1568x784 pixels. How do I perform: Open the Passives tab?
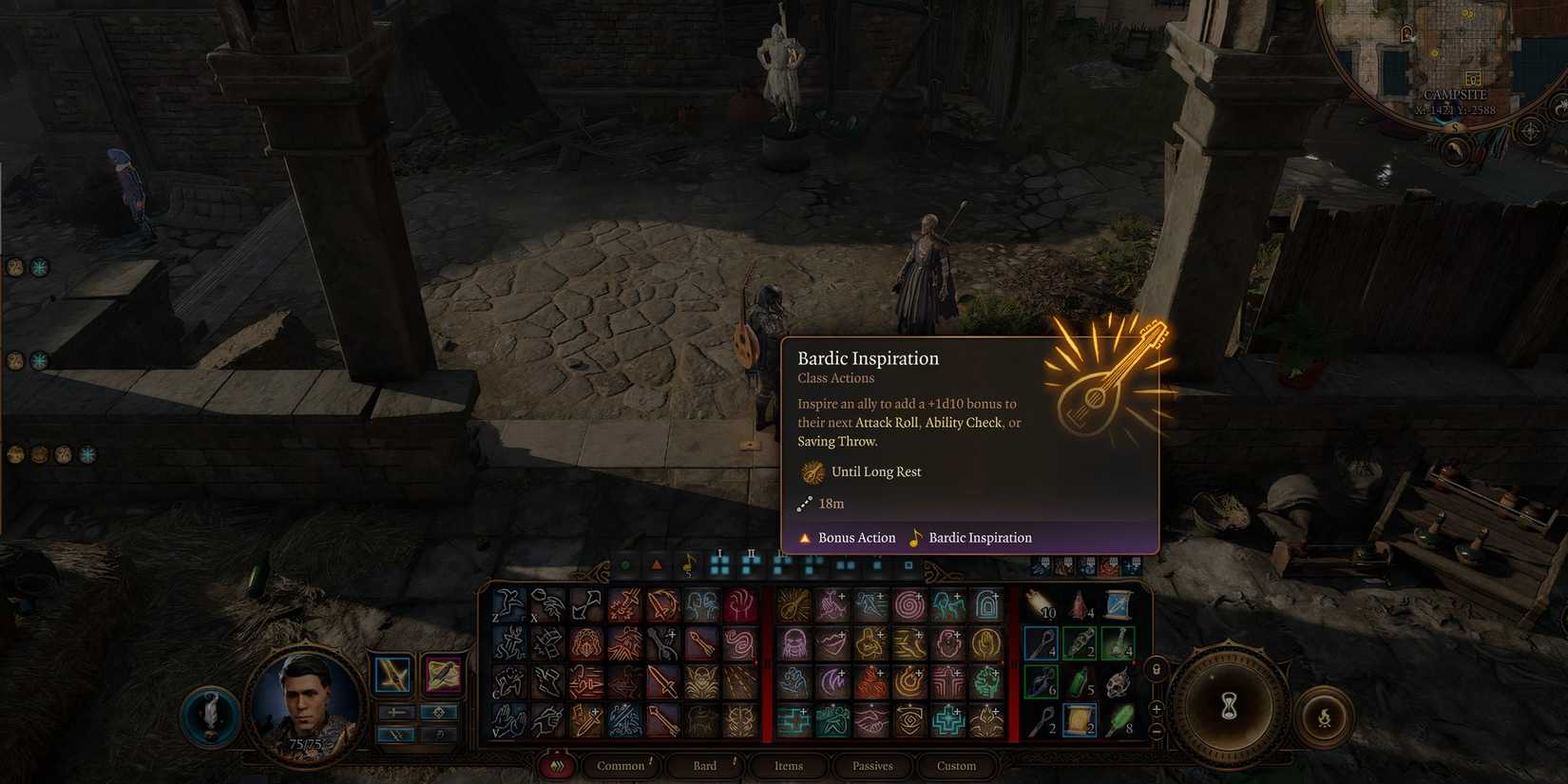[871, 766]
